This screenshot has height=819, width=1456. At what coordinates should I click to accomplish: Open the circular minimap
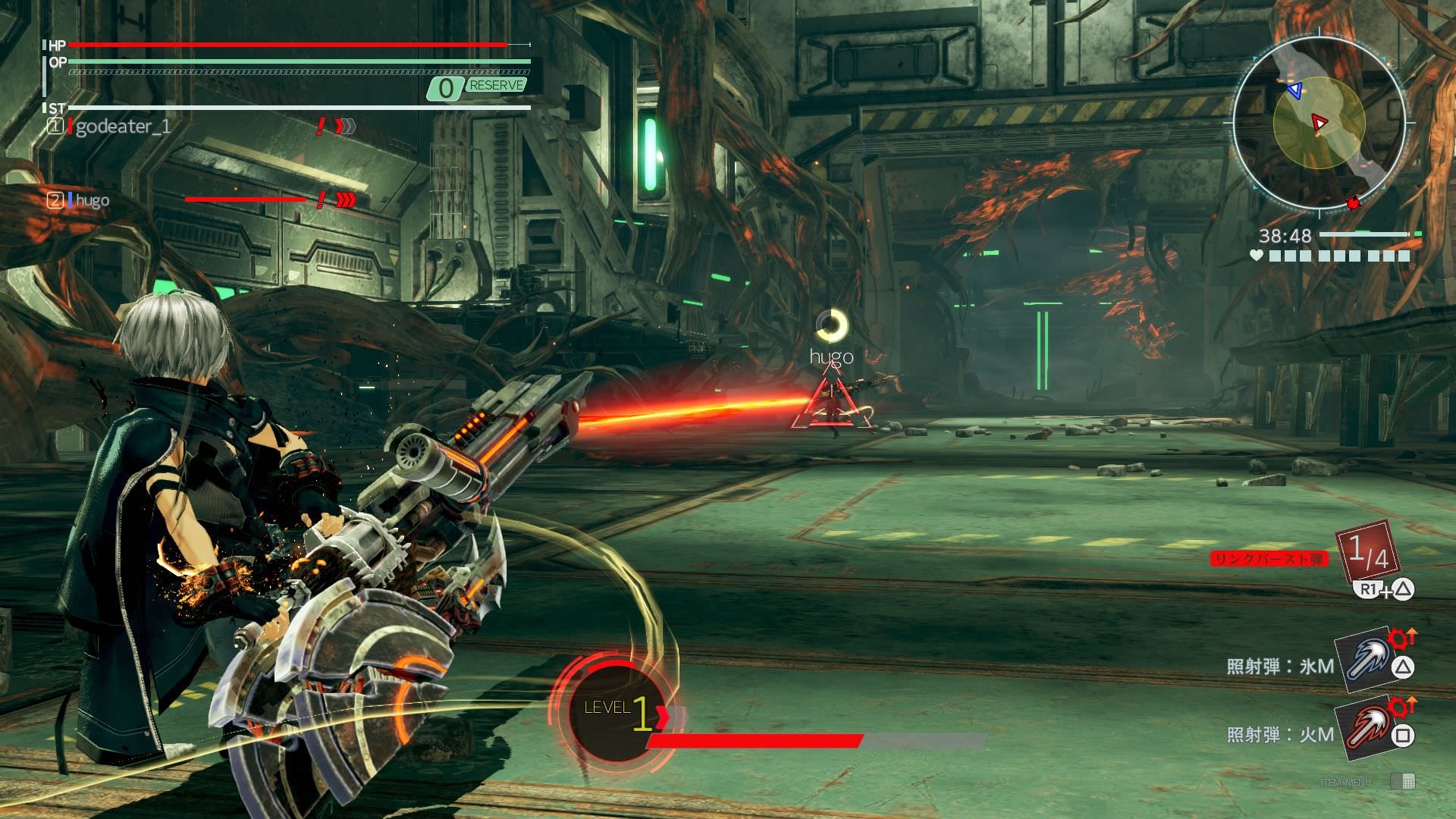tap(1319, 123)
